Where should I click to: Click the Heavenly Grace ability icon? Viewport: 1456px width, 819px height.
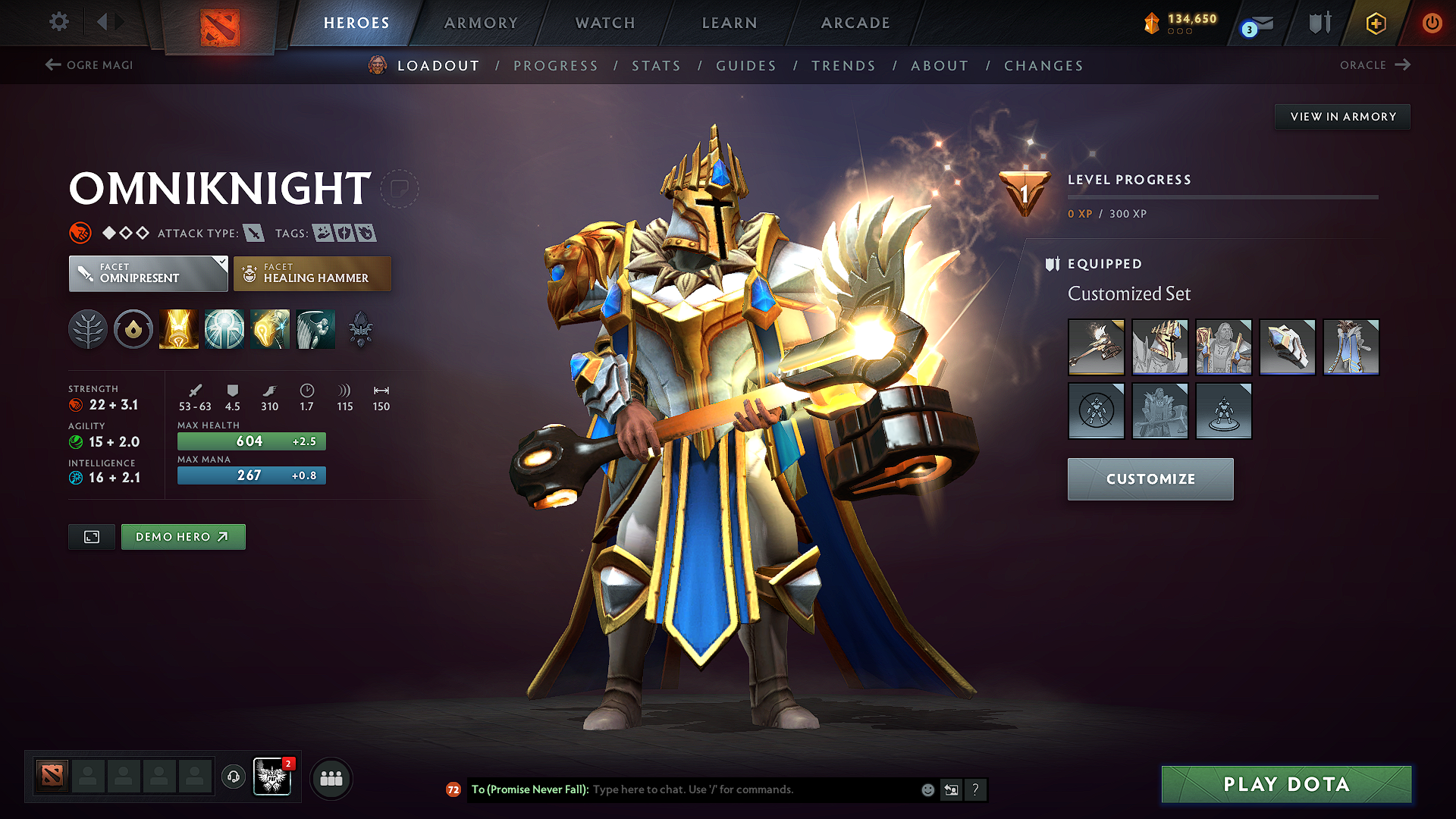(x=224, y=328)
